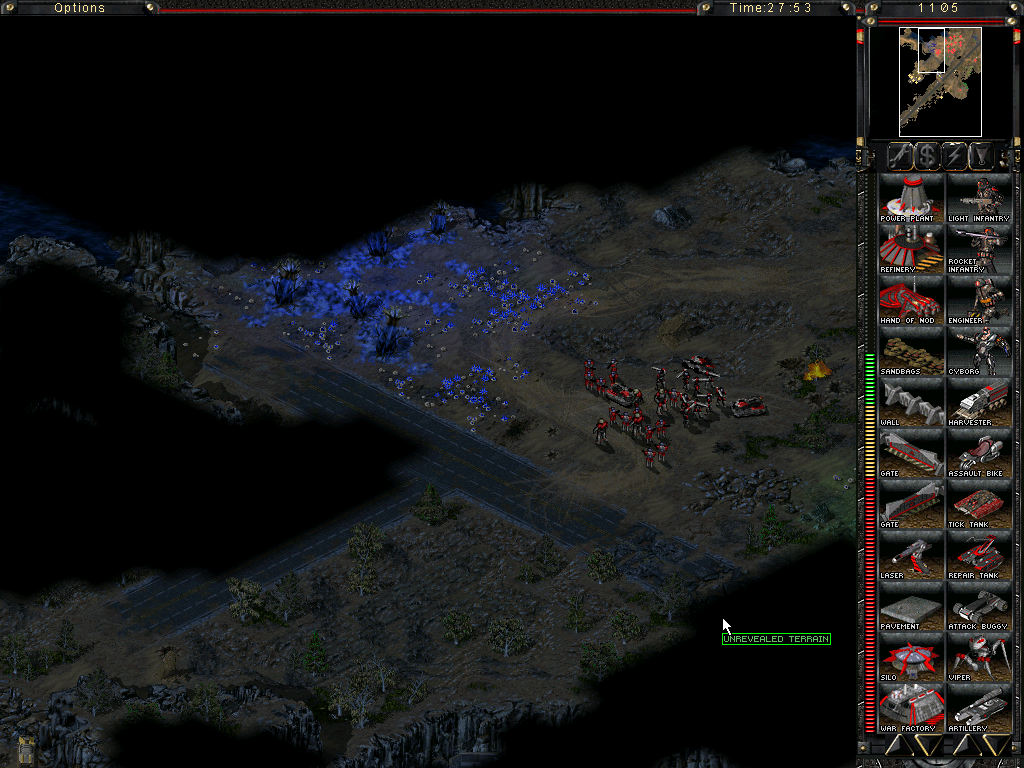The height and width of the screenshot is (768, 1024).
Task: Build an Artillery unit
Action: (x=979, y=708)
